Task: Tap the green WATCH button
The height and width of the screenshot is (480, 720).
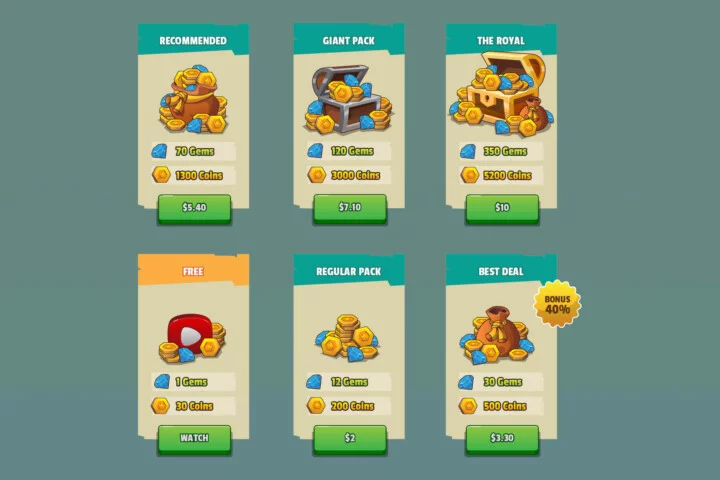Action: click(194, 438)
